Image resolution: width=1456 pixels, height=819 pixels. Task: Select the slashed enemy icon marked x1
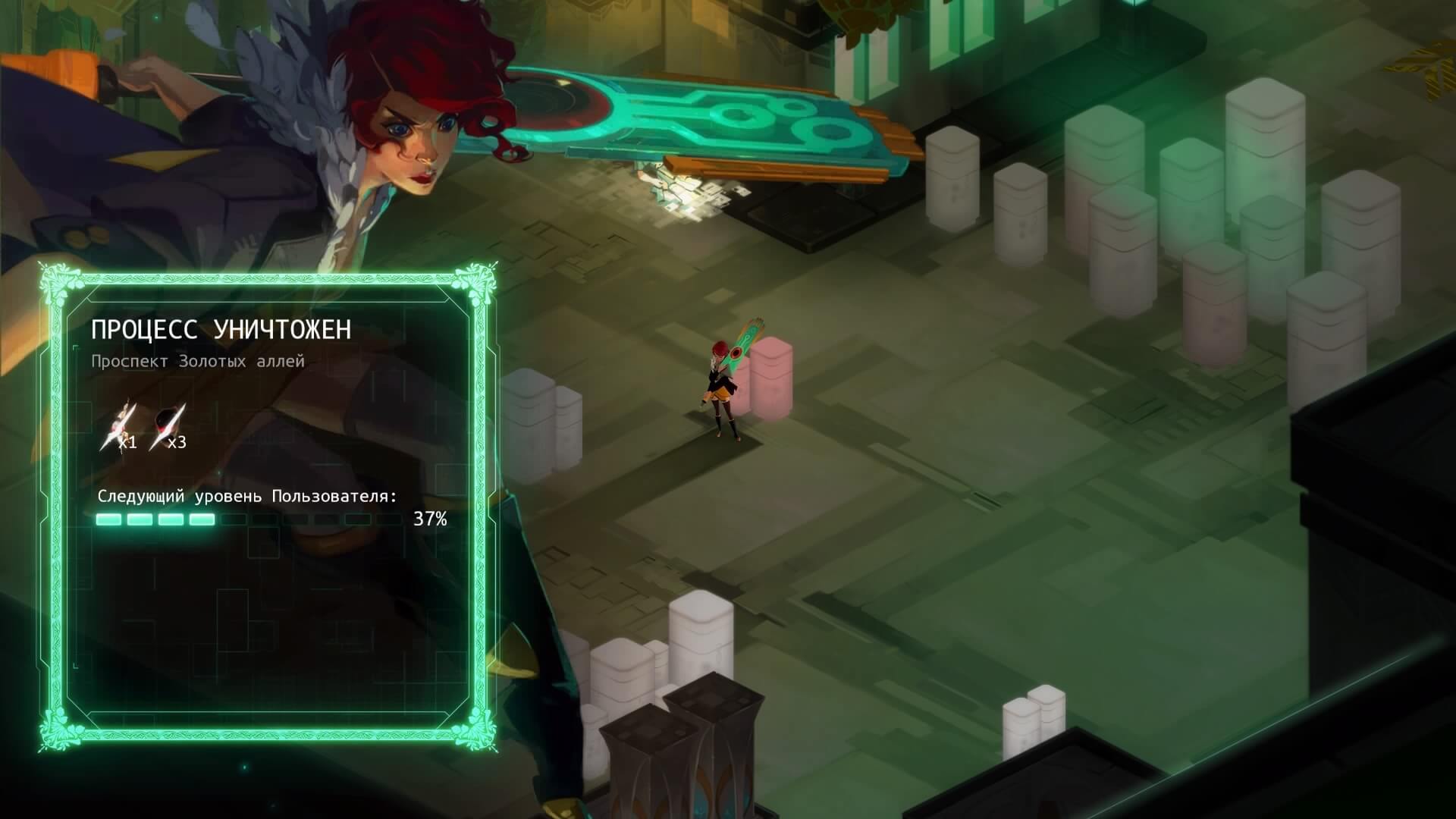[x=120, y=426]
